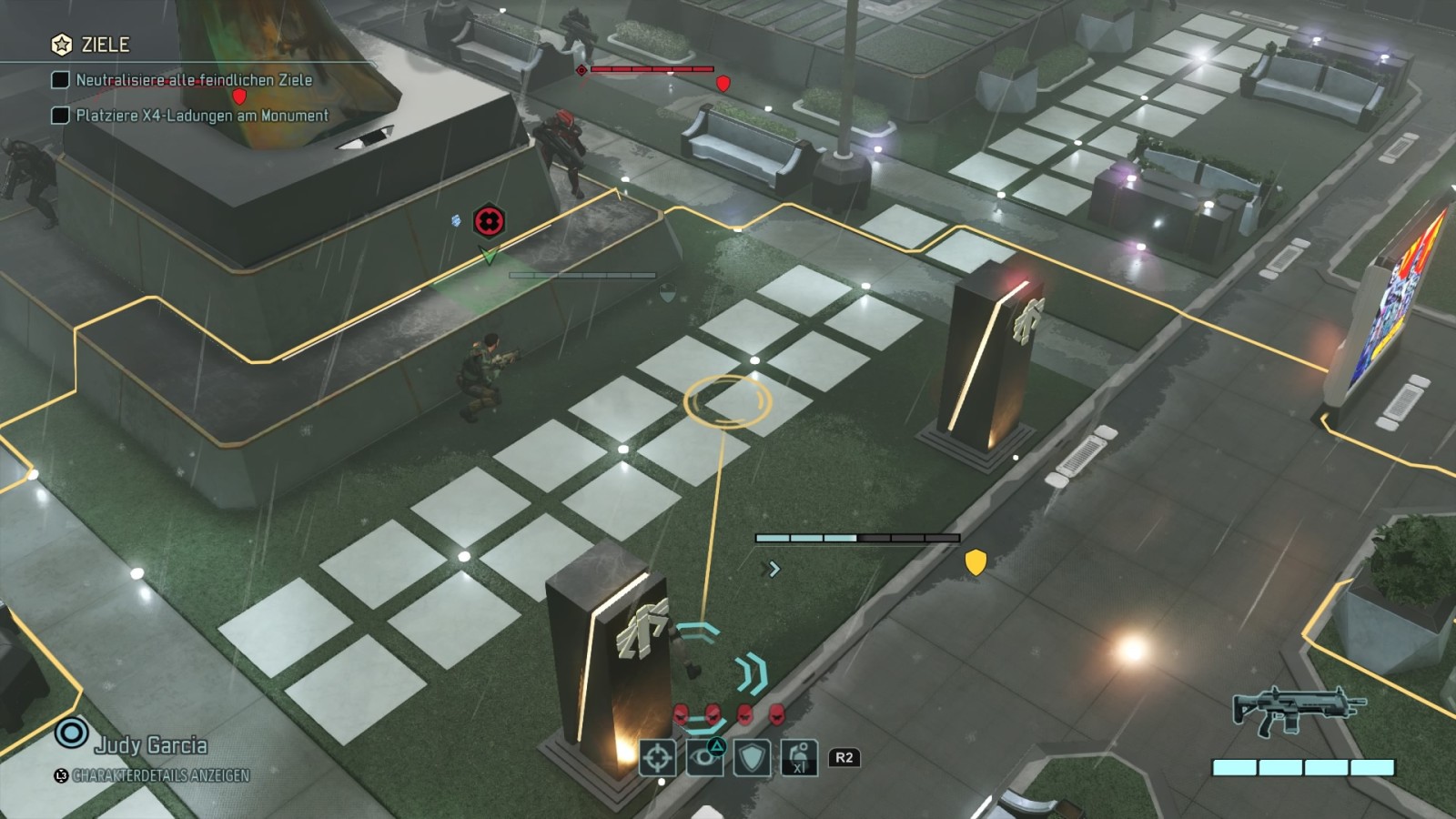Select soldier name Judy Garcia

point(151,745)
